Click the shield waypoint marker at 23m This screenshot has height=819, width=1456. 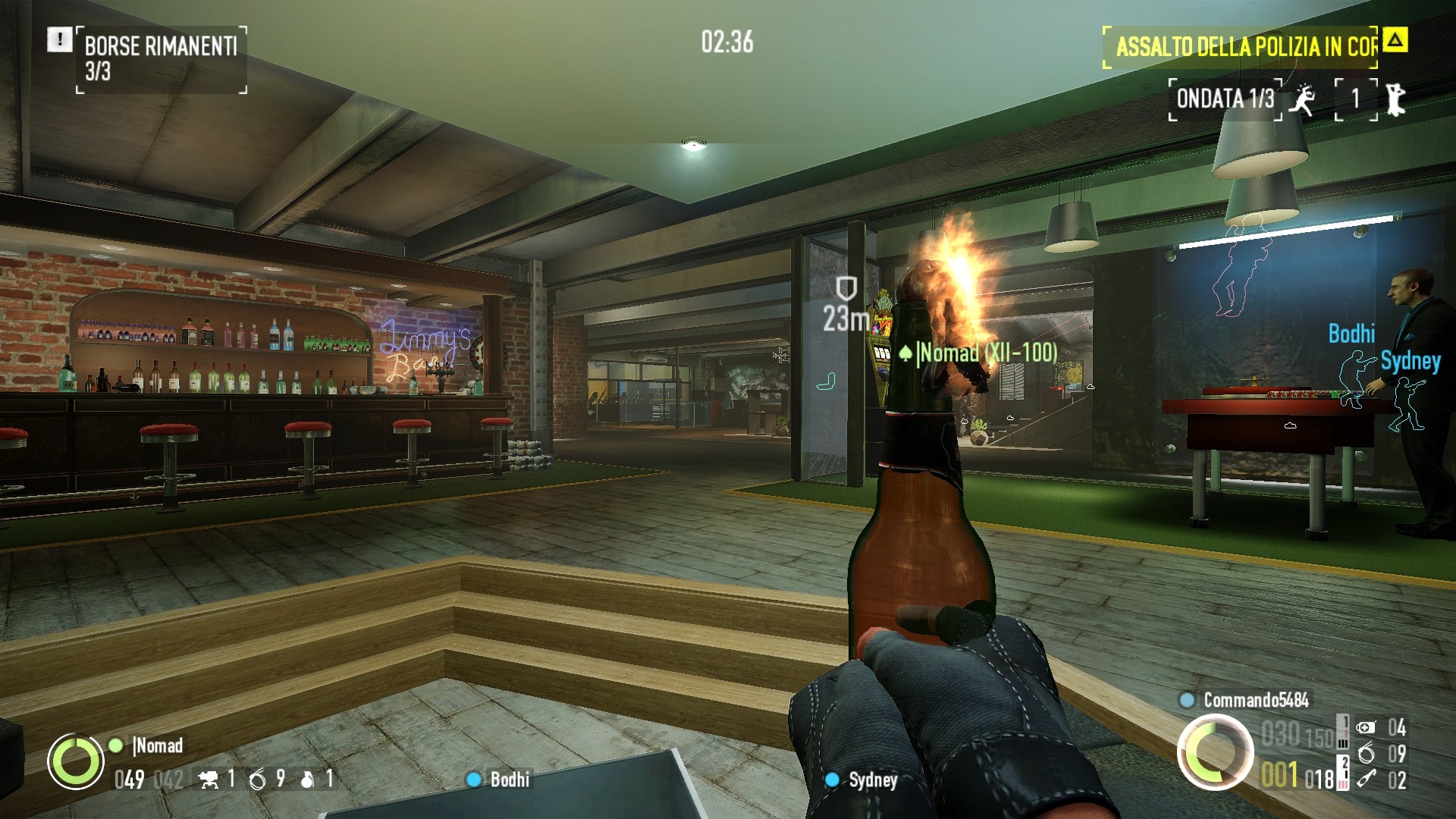[846, 289]
